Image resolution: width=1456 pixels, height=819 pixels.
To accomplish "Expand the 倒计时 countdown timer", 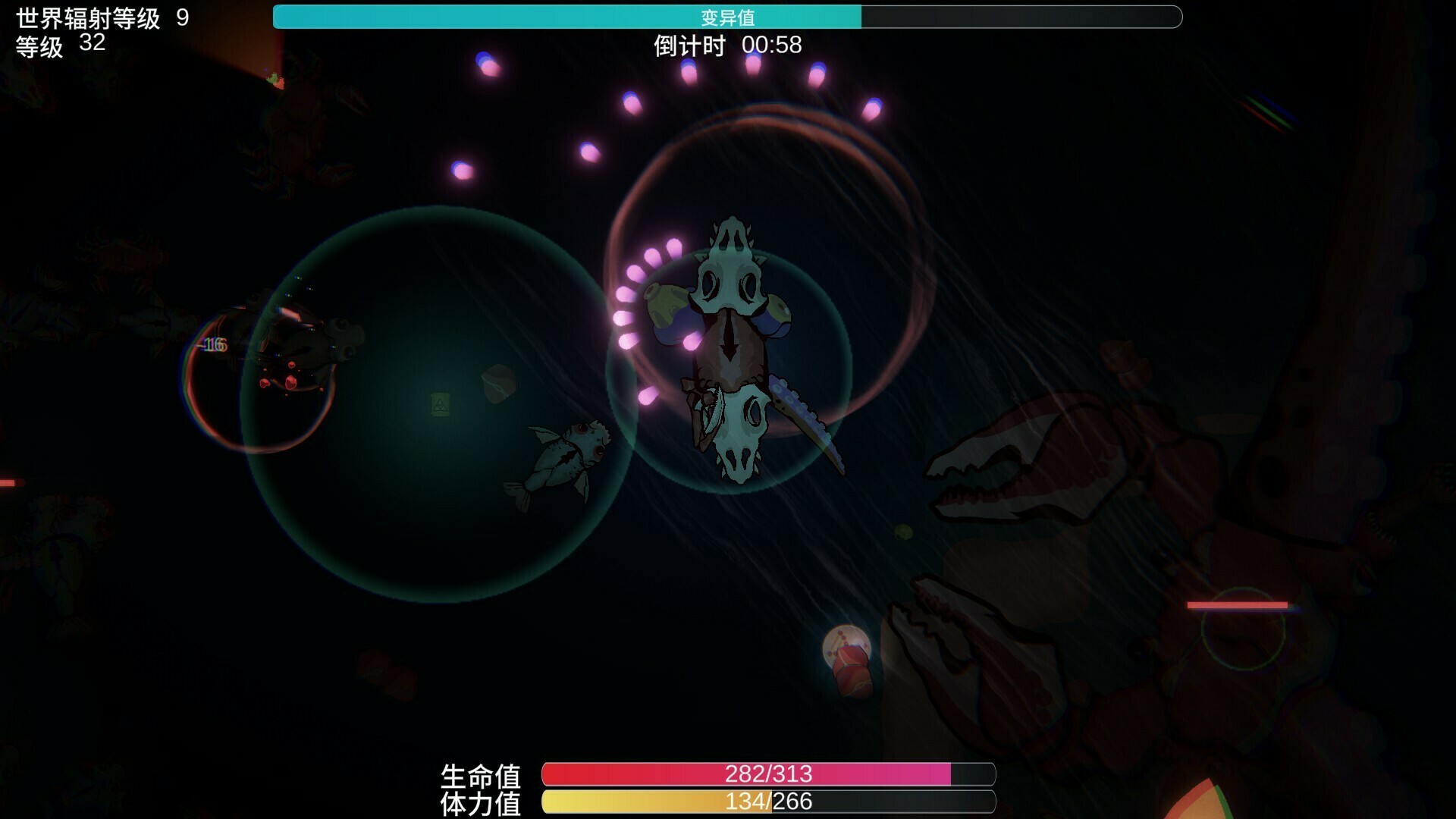I will point(724,46).
